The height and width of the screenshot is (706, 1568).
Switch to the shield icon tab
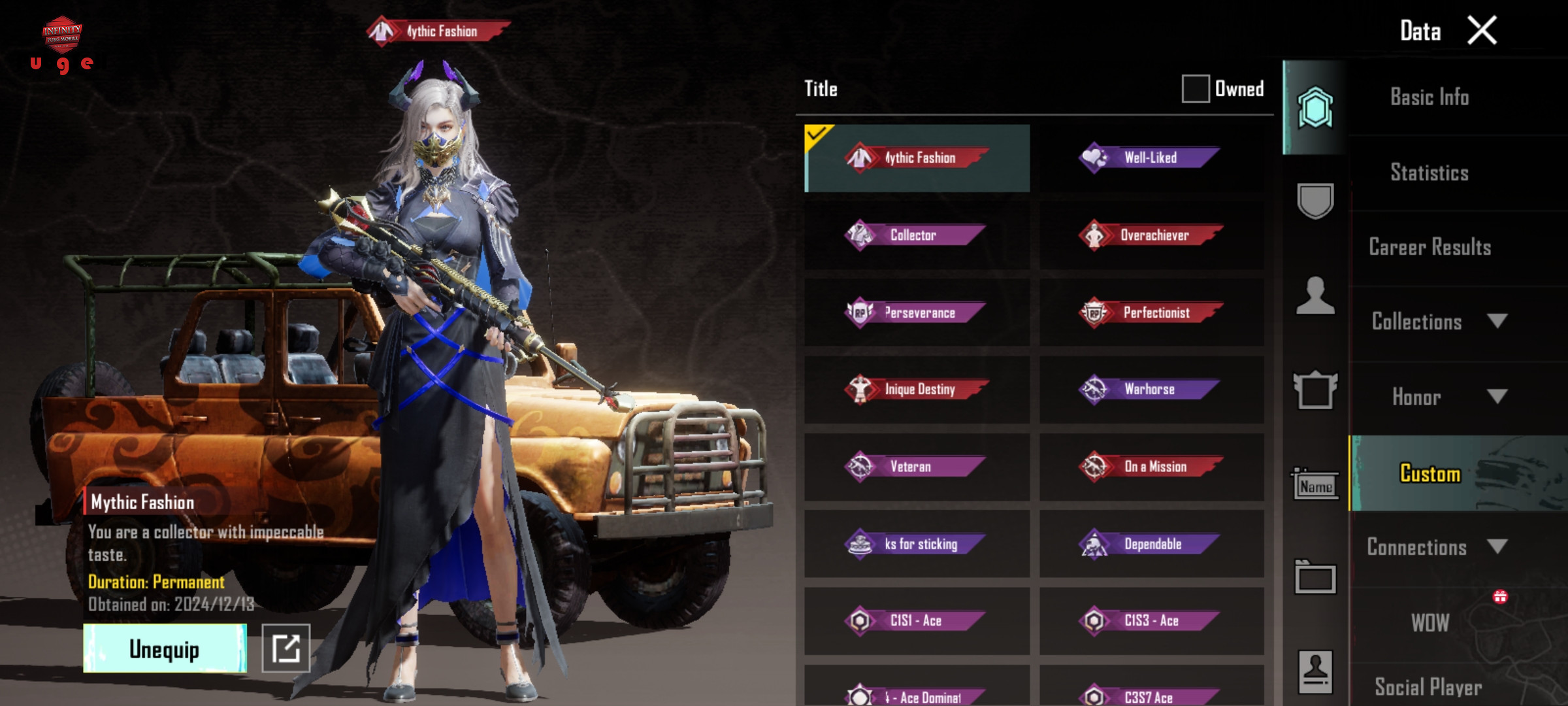coord(1315,201)
